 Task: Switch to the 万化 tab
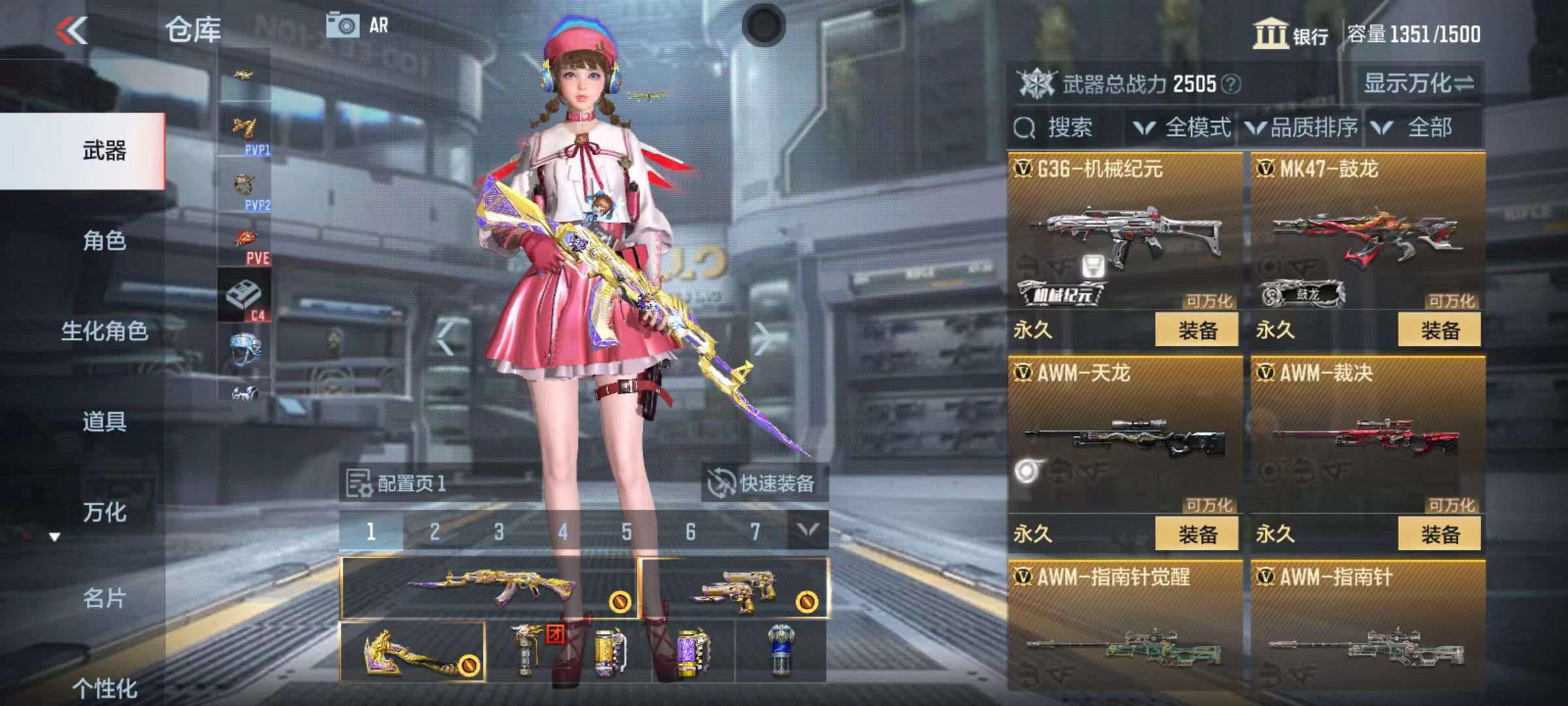coord(104,512)
